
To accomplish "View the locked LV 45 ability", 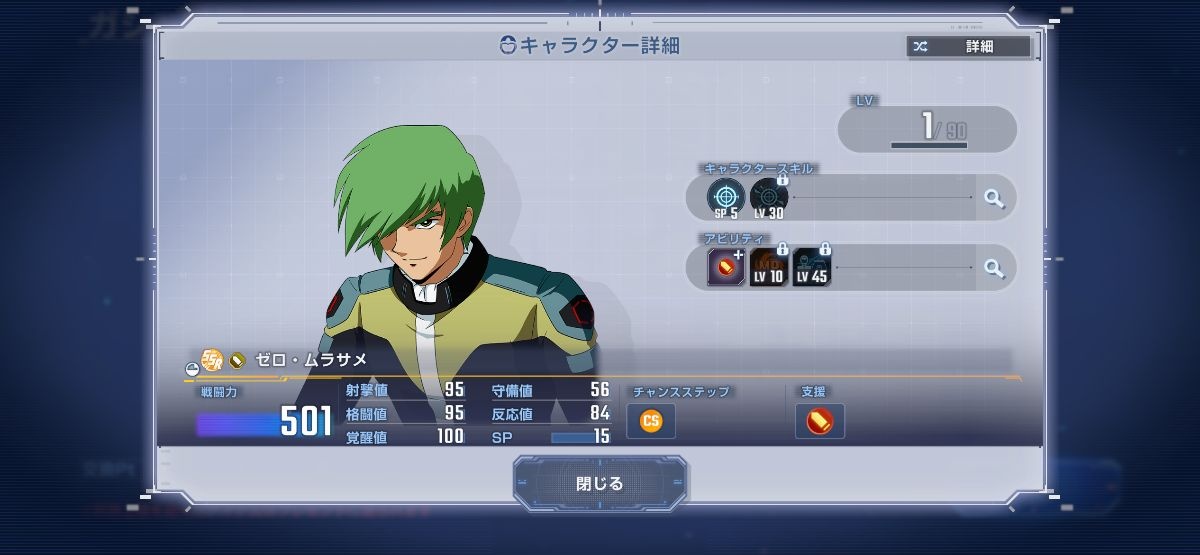I will 812,268.
